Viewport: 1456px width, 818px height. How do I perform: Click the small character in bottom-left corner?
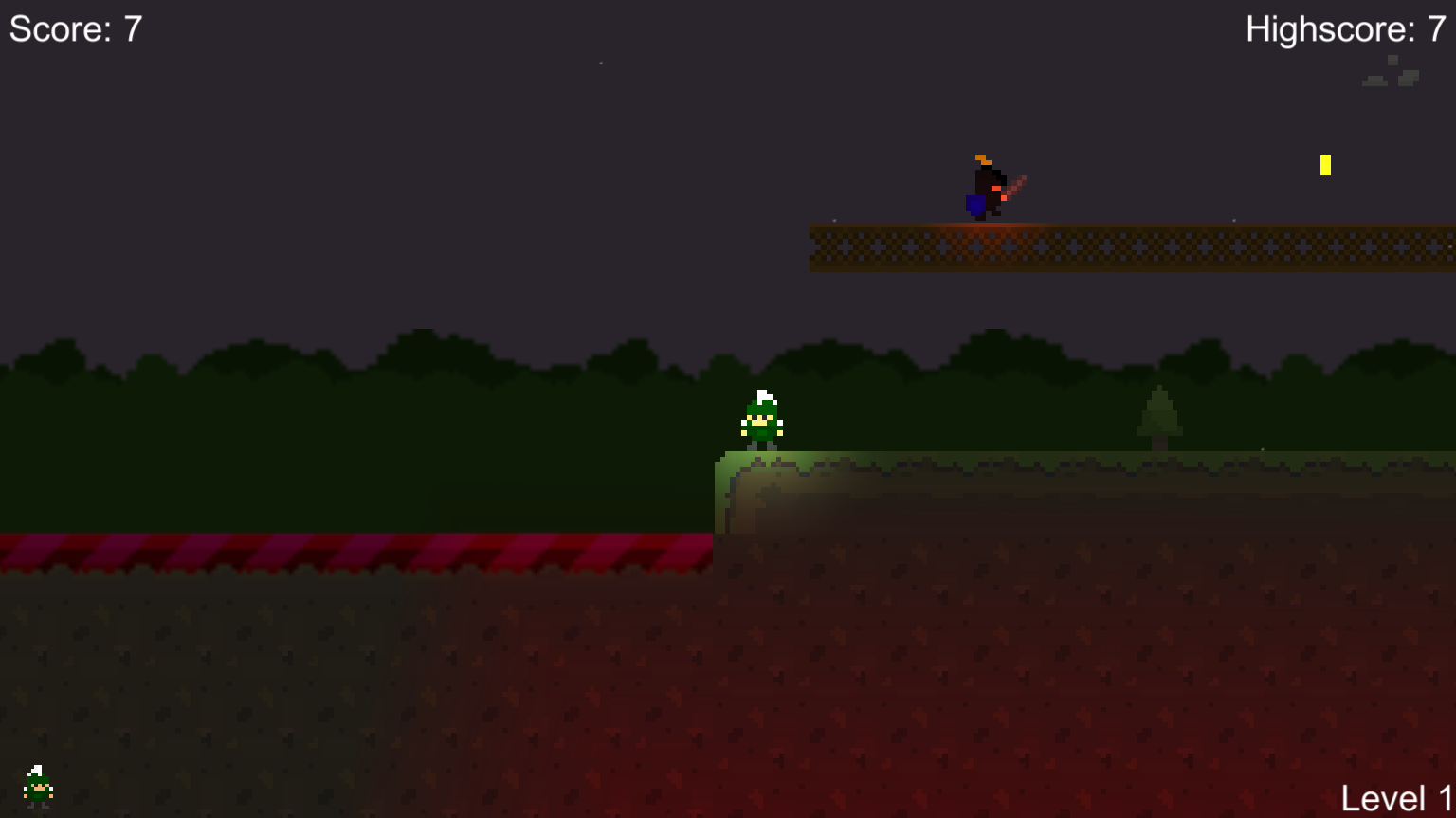pos(37,787)
